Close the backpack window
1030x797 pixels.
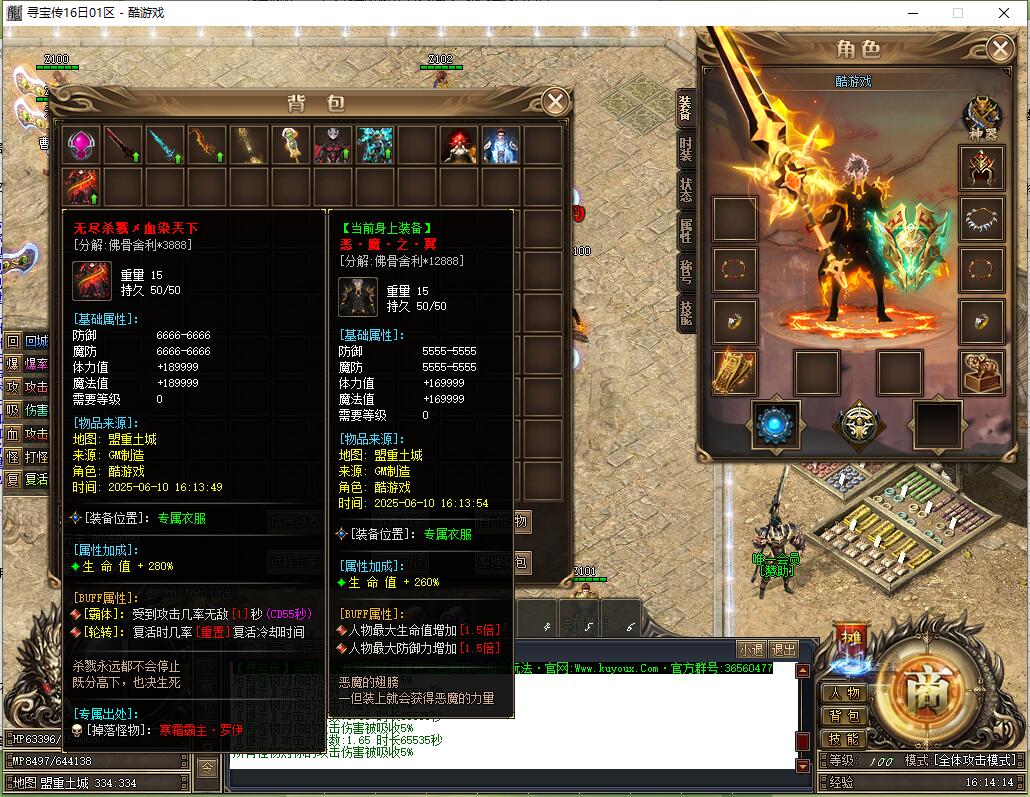pyautogui.click(x=555, y=102)
